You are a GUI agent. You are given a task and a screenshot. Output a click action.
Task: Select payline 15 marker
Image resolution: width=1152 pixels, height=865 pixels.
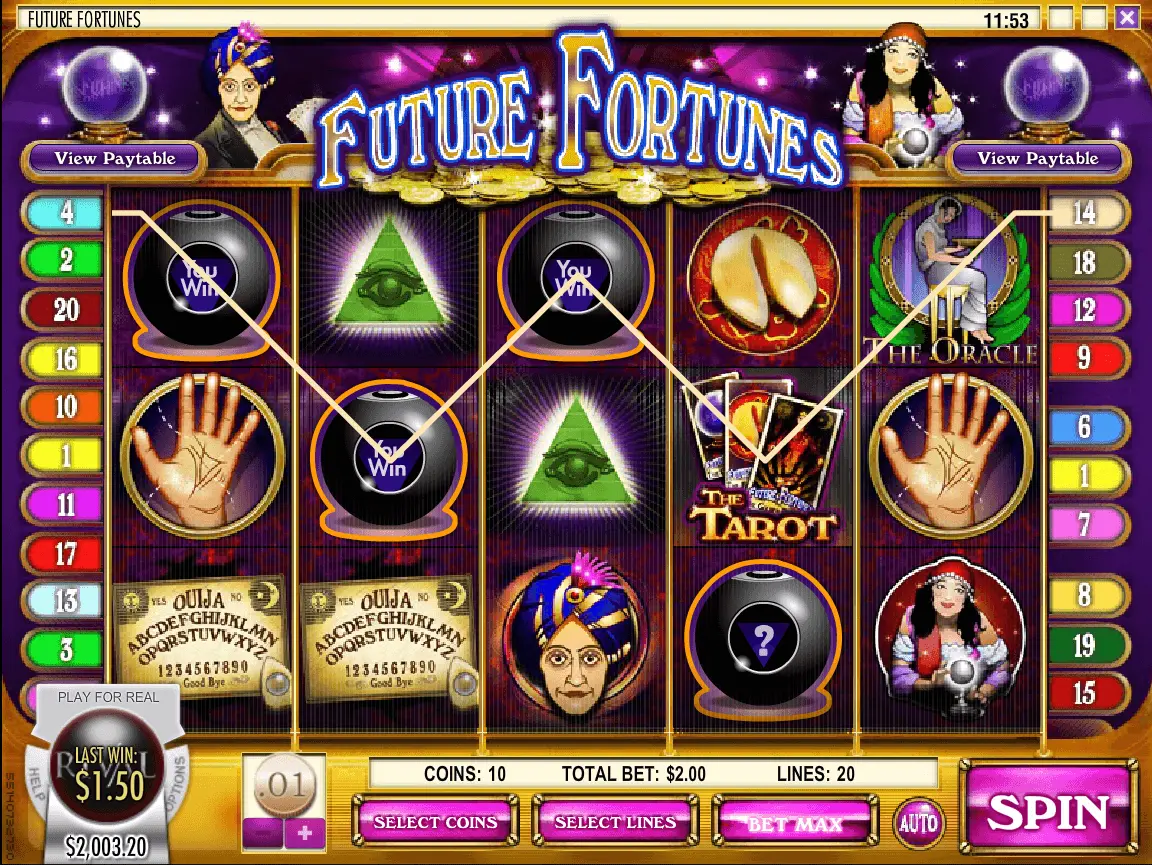pos(1086,692)
